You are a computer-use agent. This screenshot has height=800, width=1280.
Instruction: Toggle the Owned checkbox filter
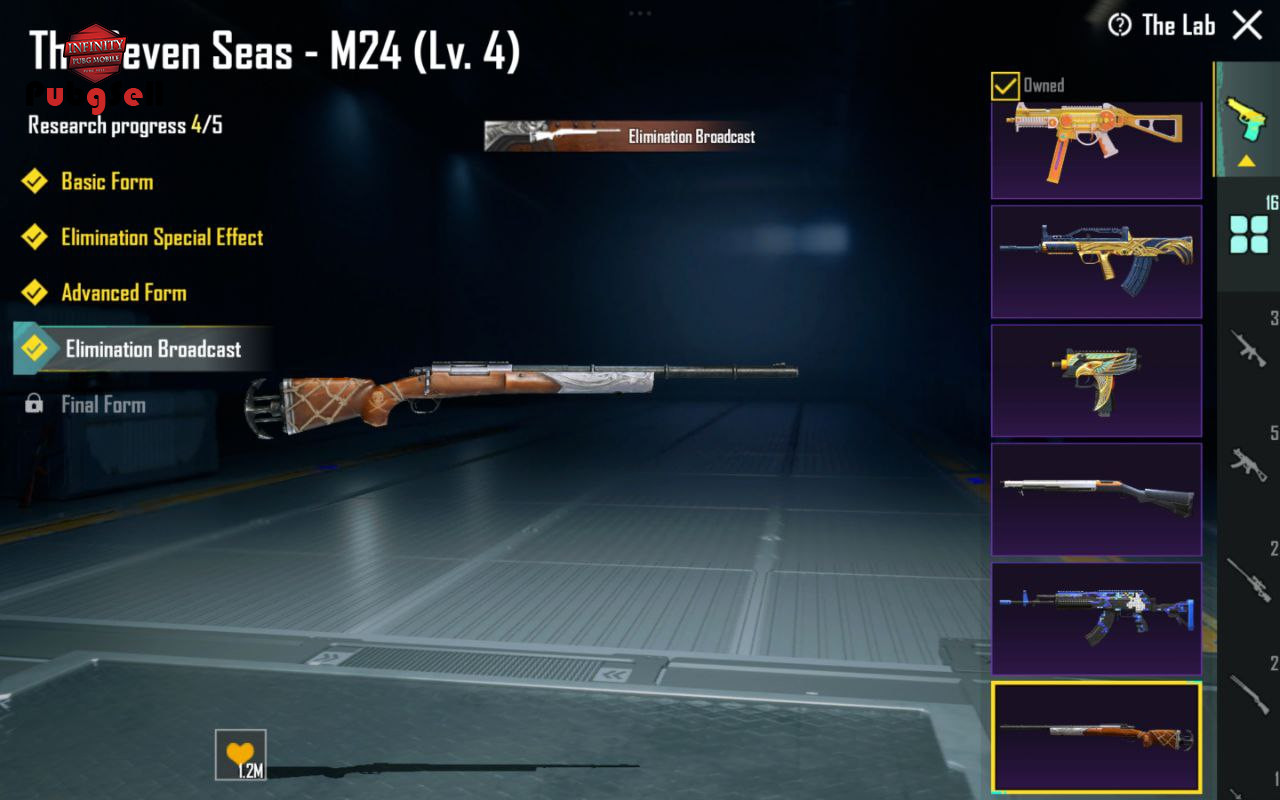[x=1005, y=86]
